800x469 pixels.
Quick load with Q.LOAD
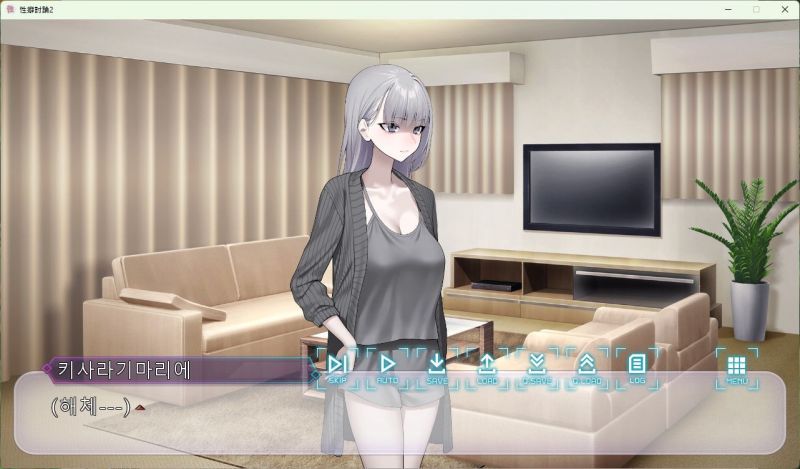coord(587,366)
